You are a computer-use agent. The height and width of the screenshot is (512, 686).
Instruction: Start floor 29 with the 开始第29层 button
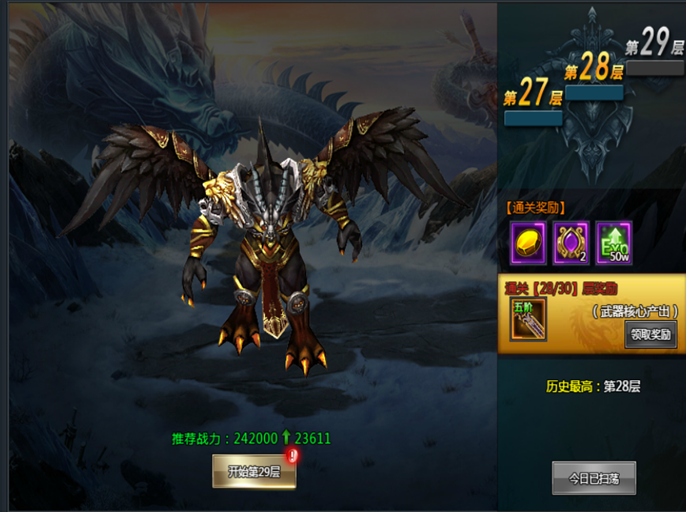pos(254,472)
